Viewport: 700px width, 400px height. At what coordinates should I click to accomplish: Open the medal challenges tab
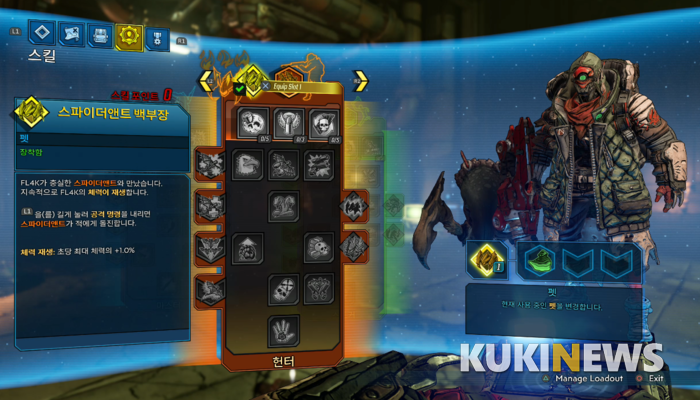pyautogui.click(x=157, y=37)
